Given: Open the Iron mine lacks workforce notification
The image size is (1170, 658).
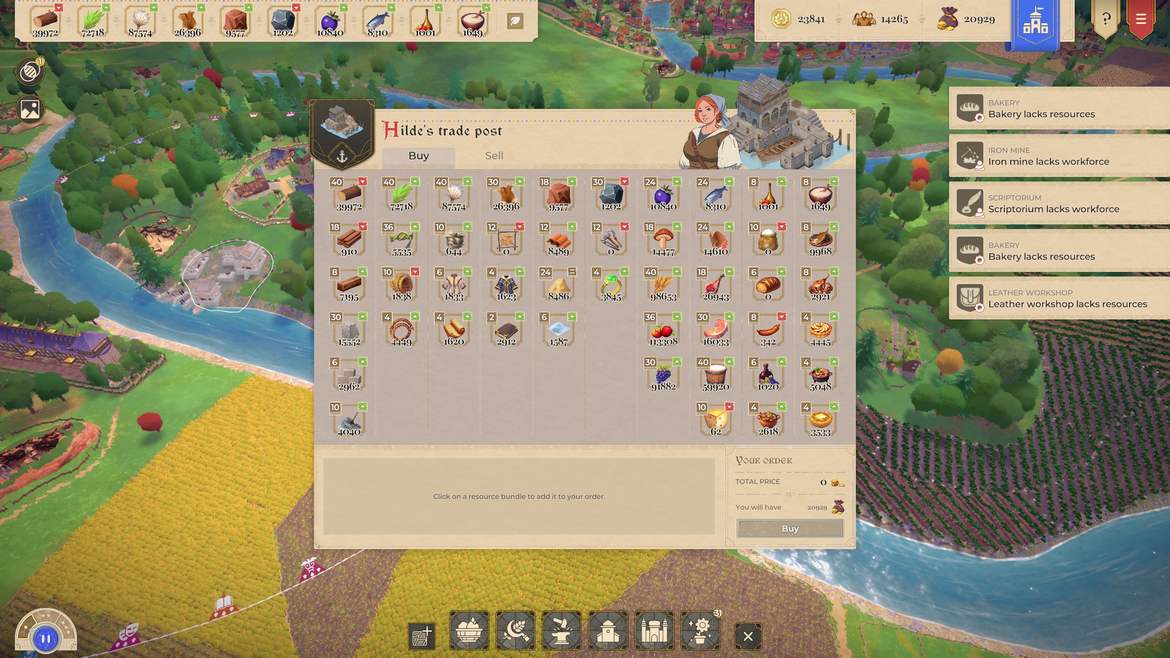Looking at the screenshot, I should click(x=1059, y=156).
